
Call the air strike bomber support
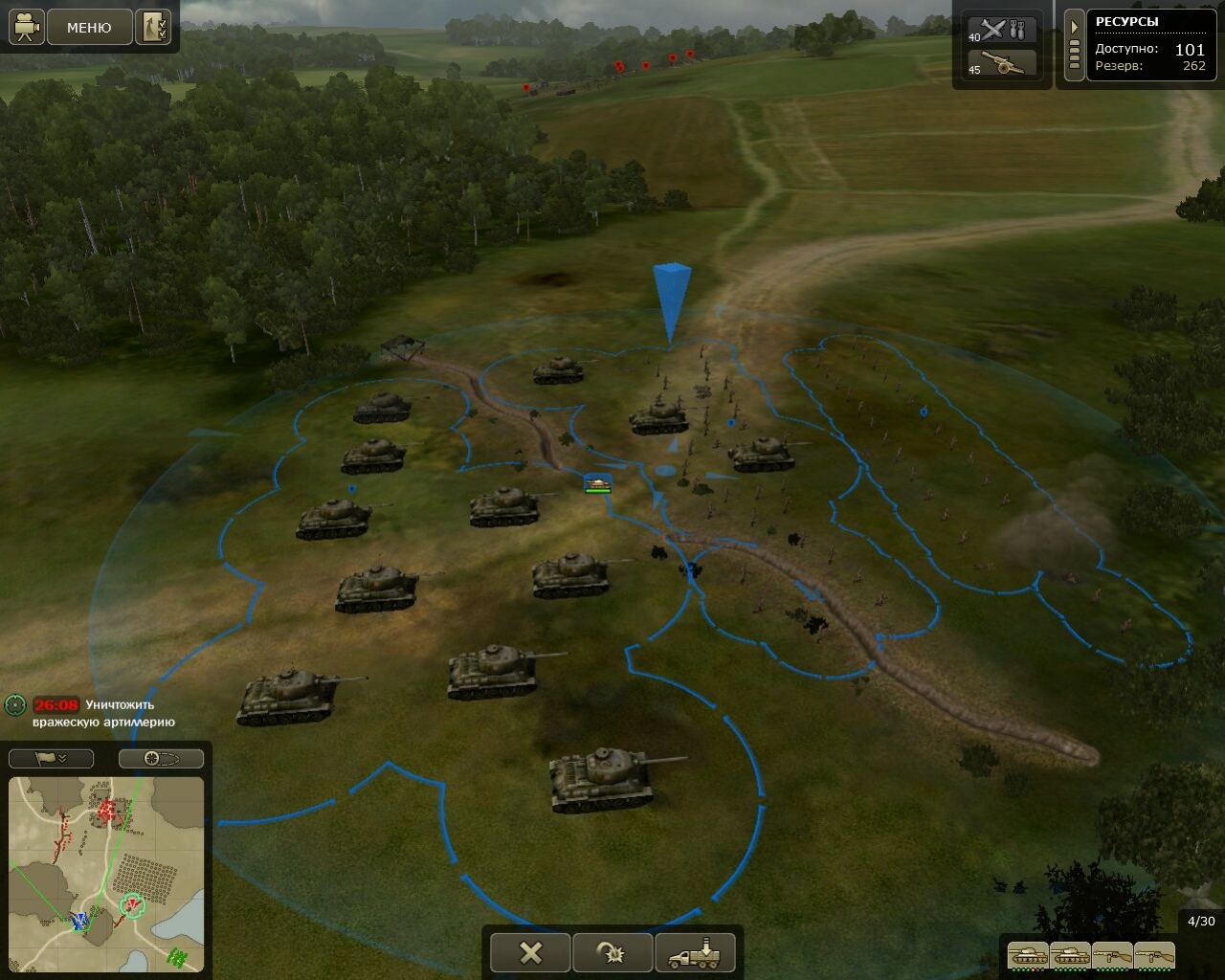(x=1002, y=29)
